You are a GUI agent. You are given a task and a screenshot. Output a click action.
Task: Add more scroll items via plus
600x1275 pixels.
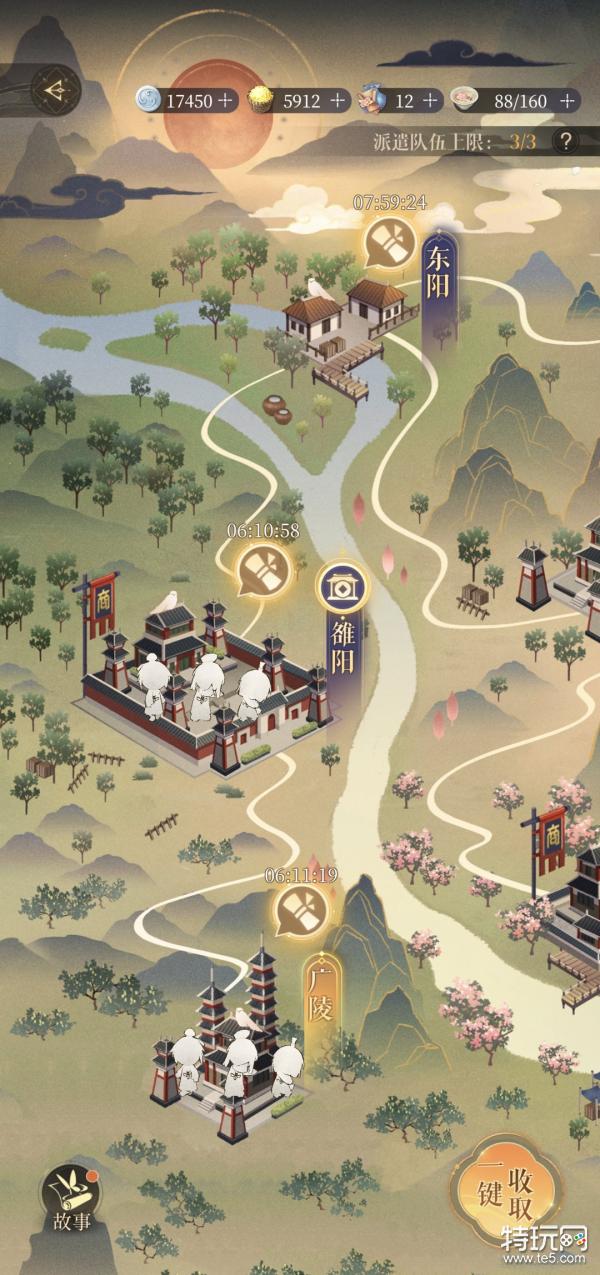coord(430,100)
